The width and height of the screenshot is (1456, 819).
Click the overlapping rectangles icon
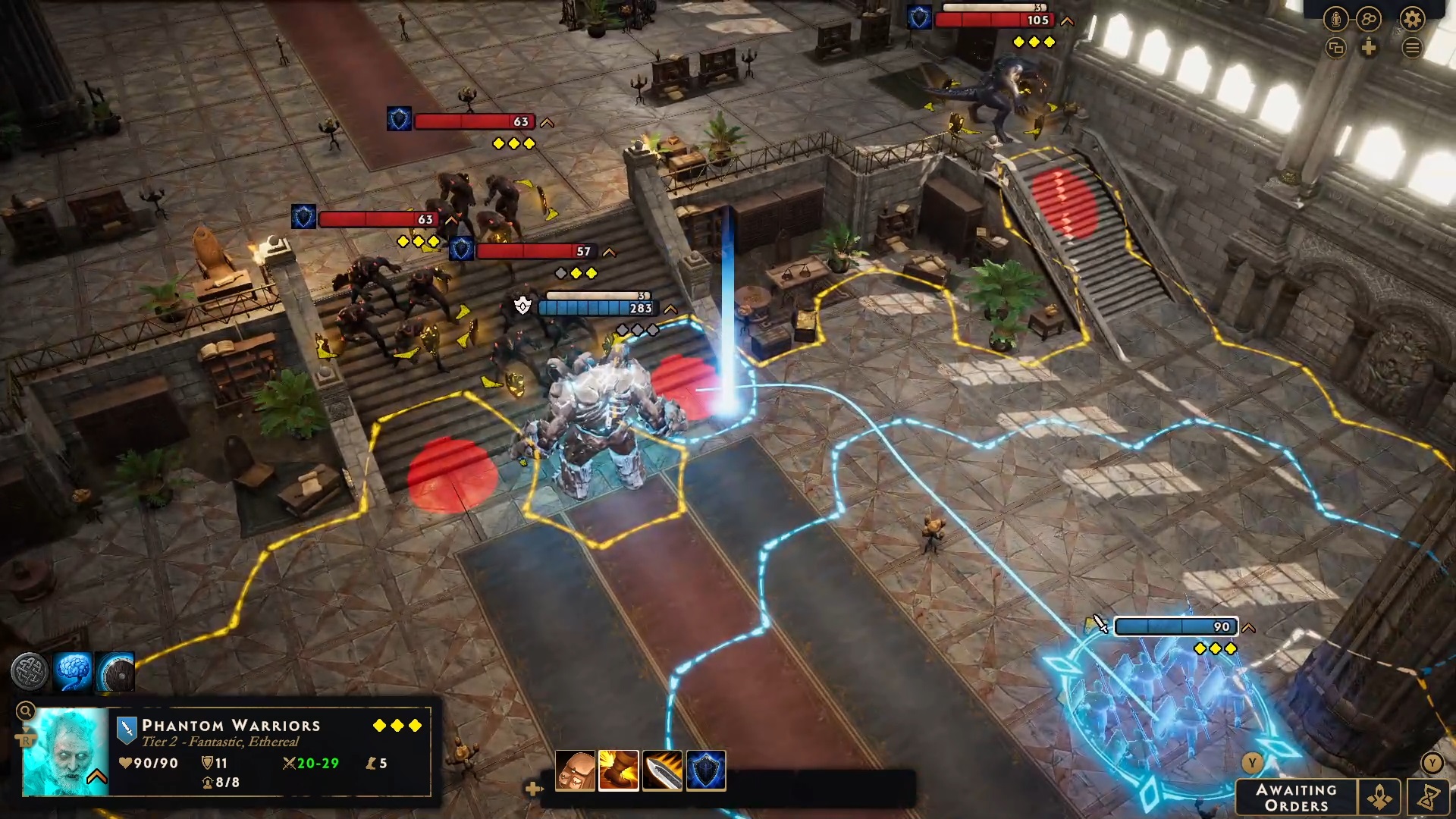1336,49
